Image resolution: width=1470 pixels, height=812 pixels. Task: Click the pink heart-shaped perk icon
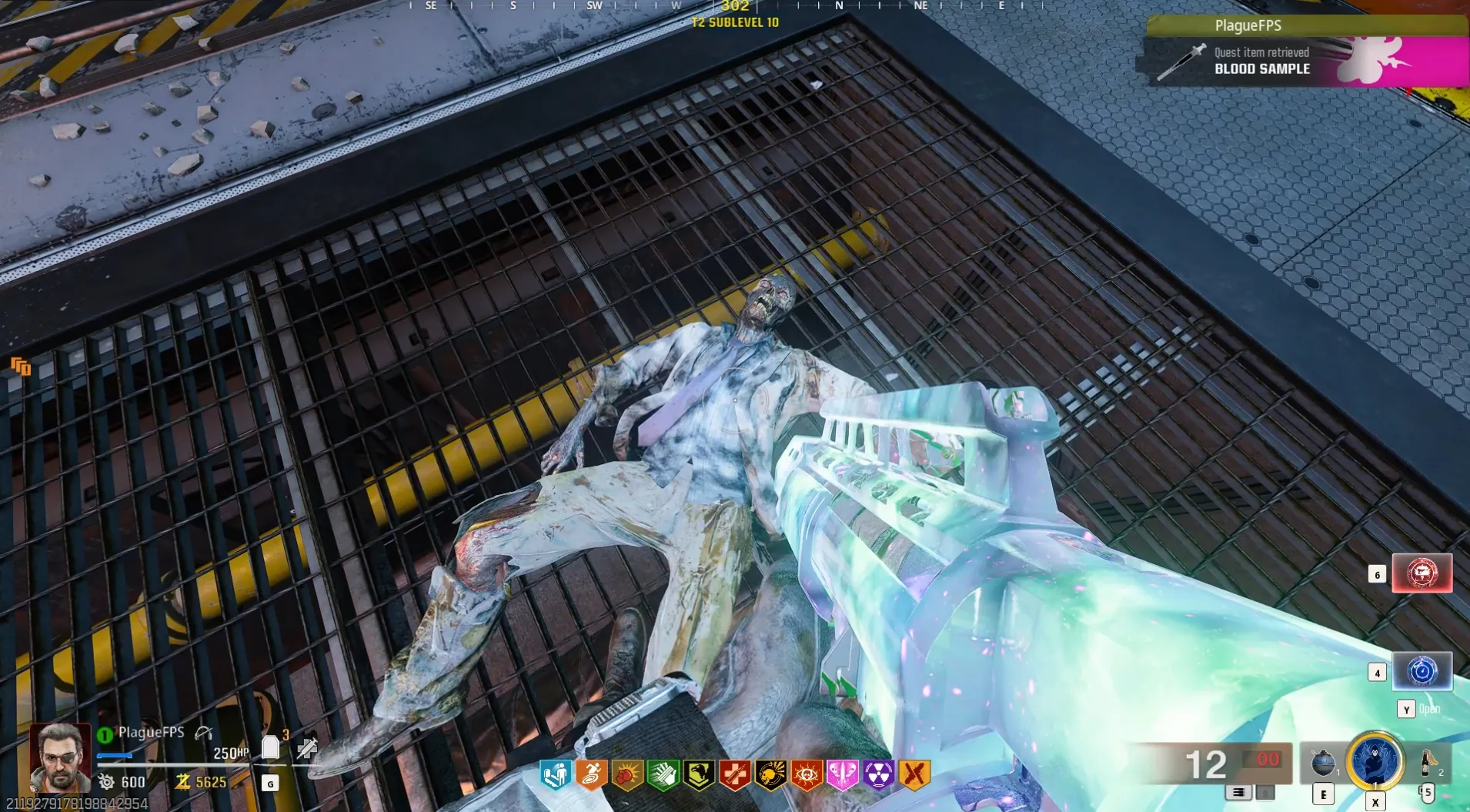(842, 775)
